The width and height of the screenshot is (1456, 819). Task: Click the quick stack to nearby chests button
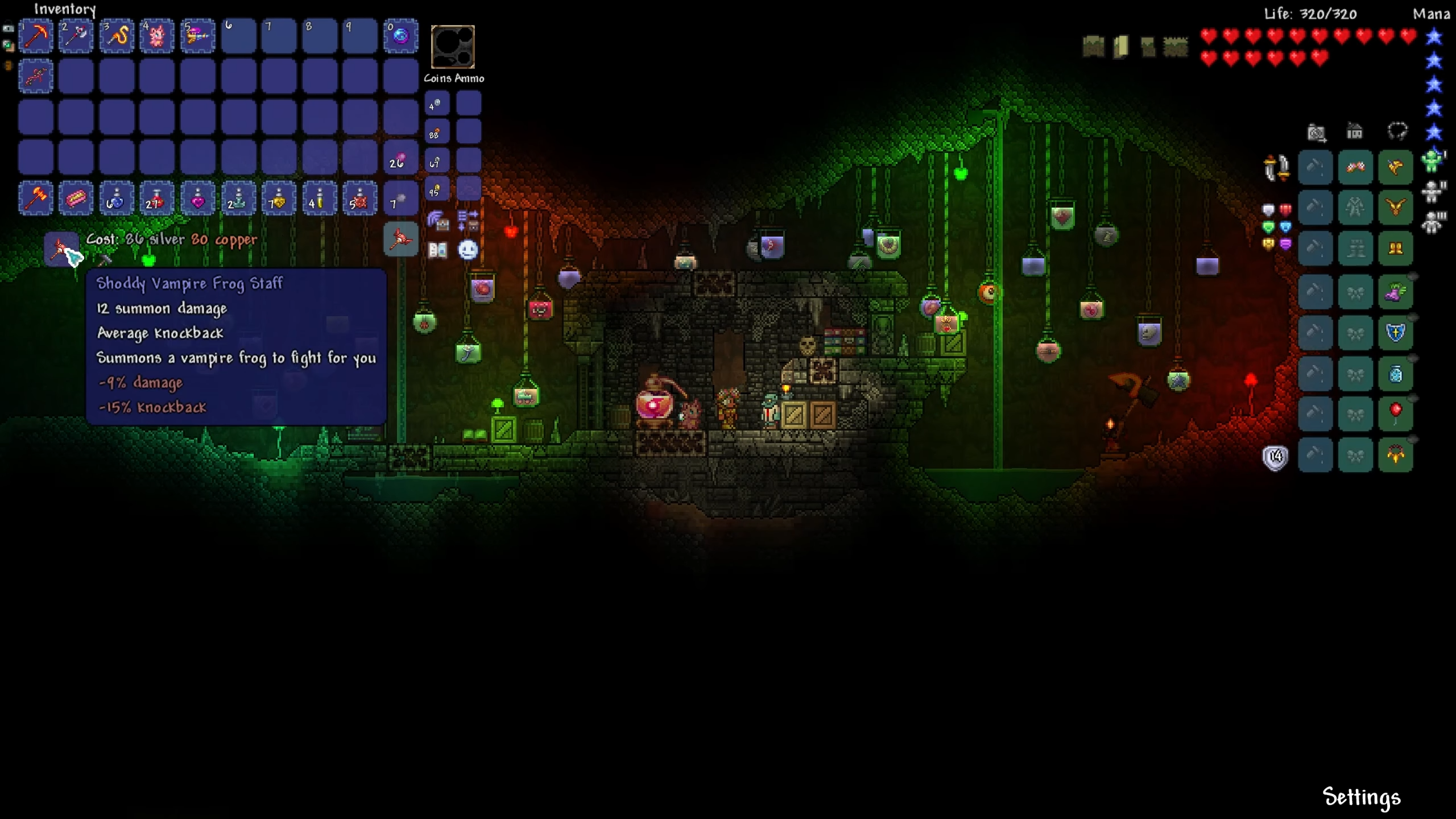(x=438, y=220)
